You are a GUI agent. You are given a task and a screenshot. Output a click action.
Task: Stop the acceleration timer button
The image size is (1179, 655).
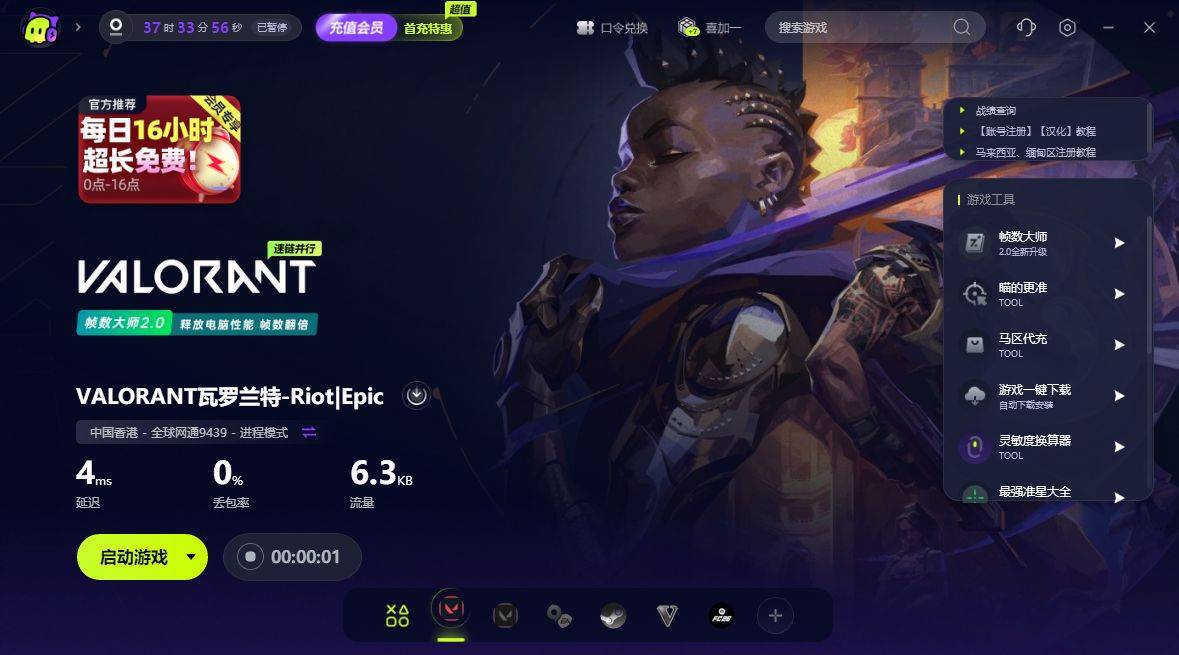pyautogui.click(x=250, y=557)
